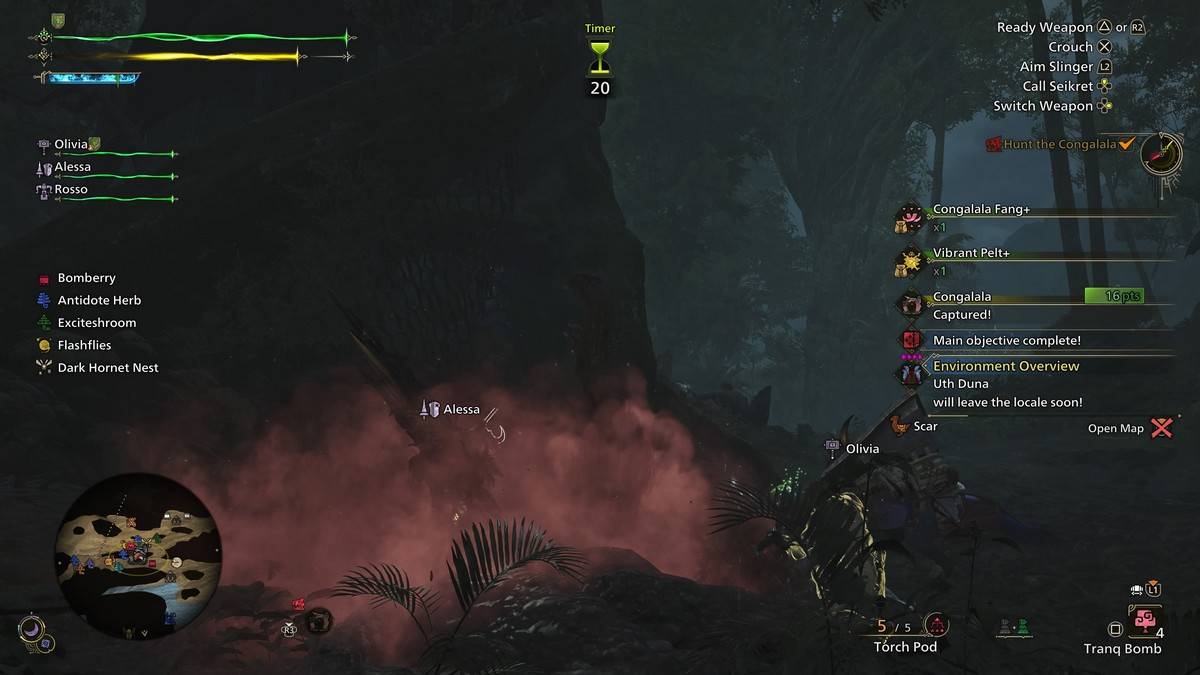1200x675 pixels.
Task: Choose Flashflies in the gathering list
Action: click(x=84, y=345)
